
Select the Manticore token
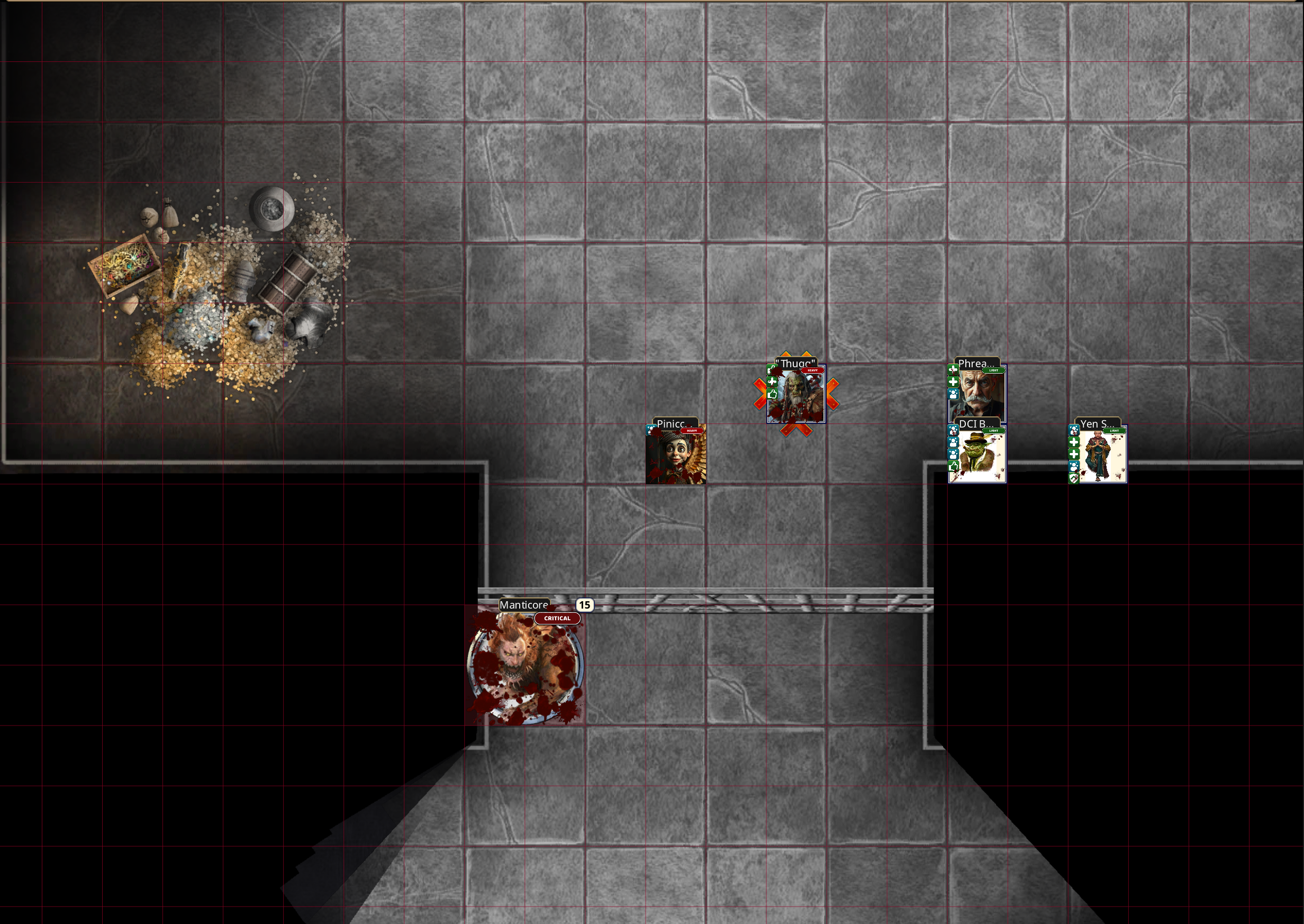[526, 666]
